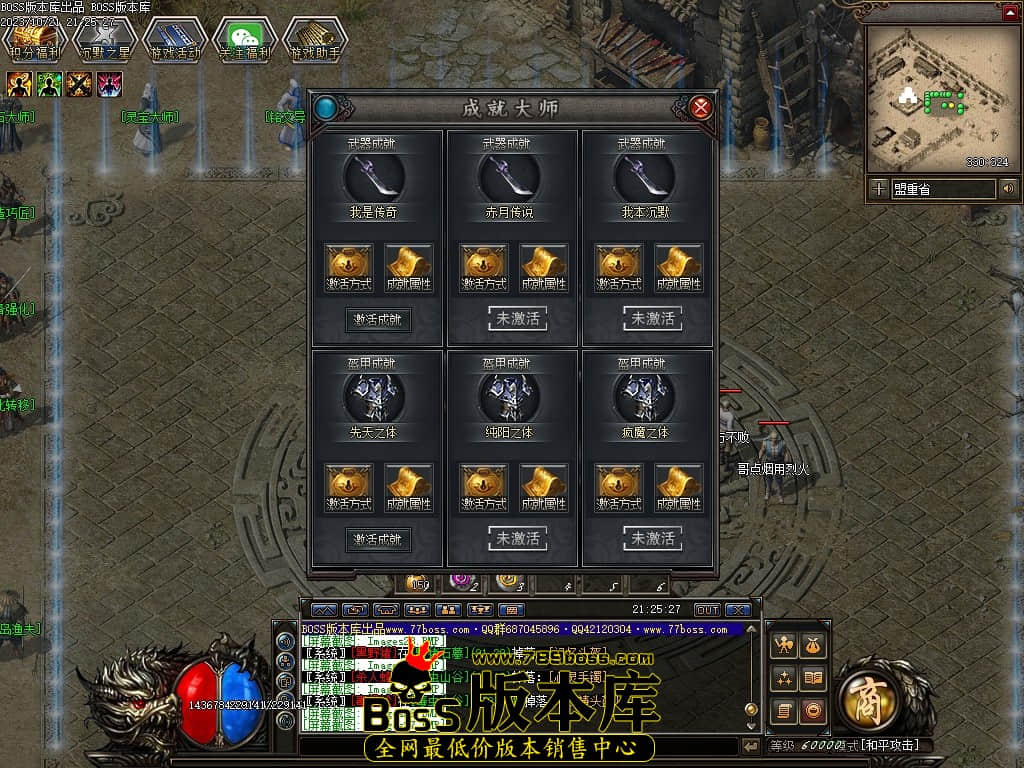Viewport: 1024px width, 768px height.
Task: Open the 关注福利 WeChat rewards
Action: pos(244,40)
